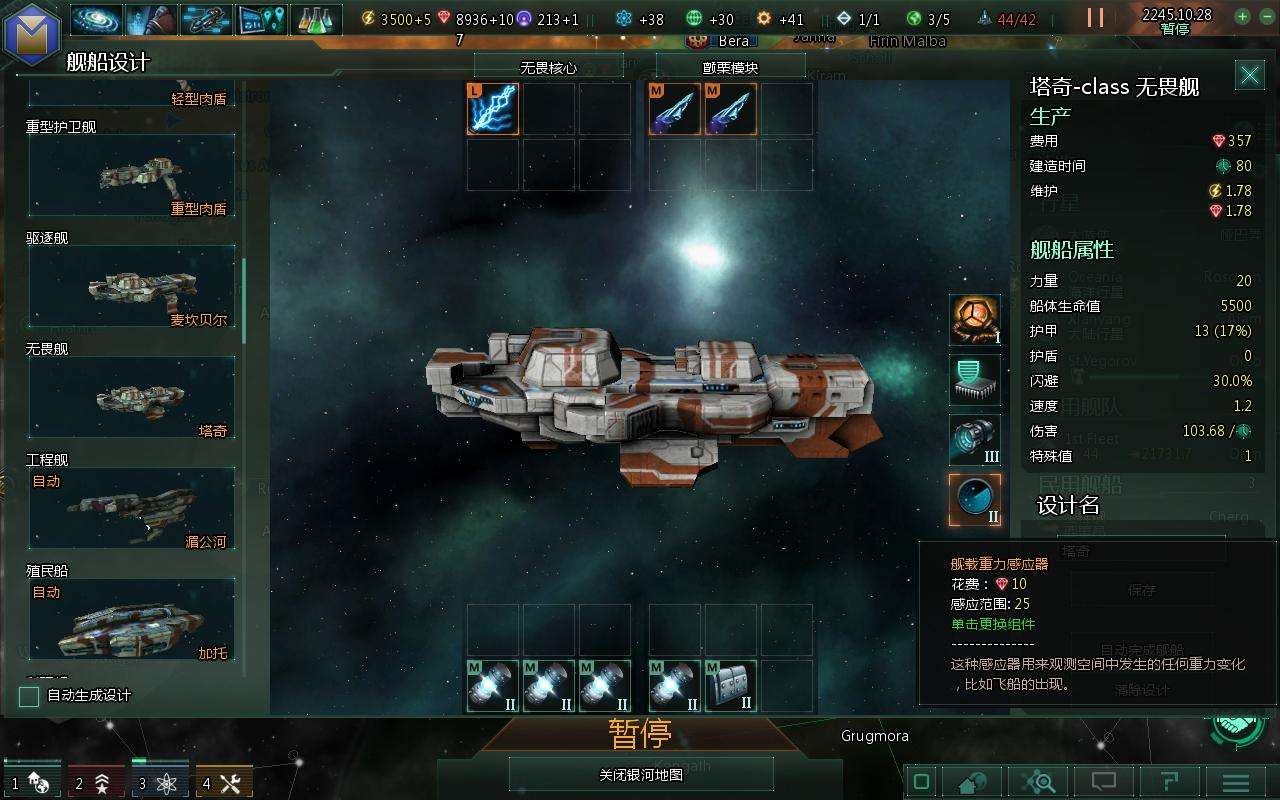Click the large lightning weapon slot
1280x800 pixels.
493,109
